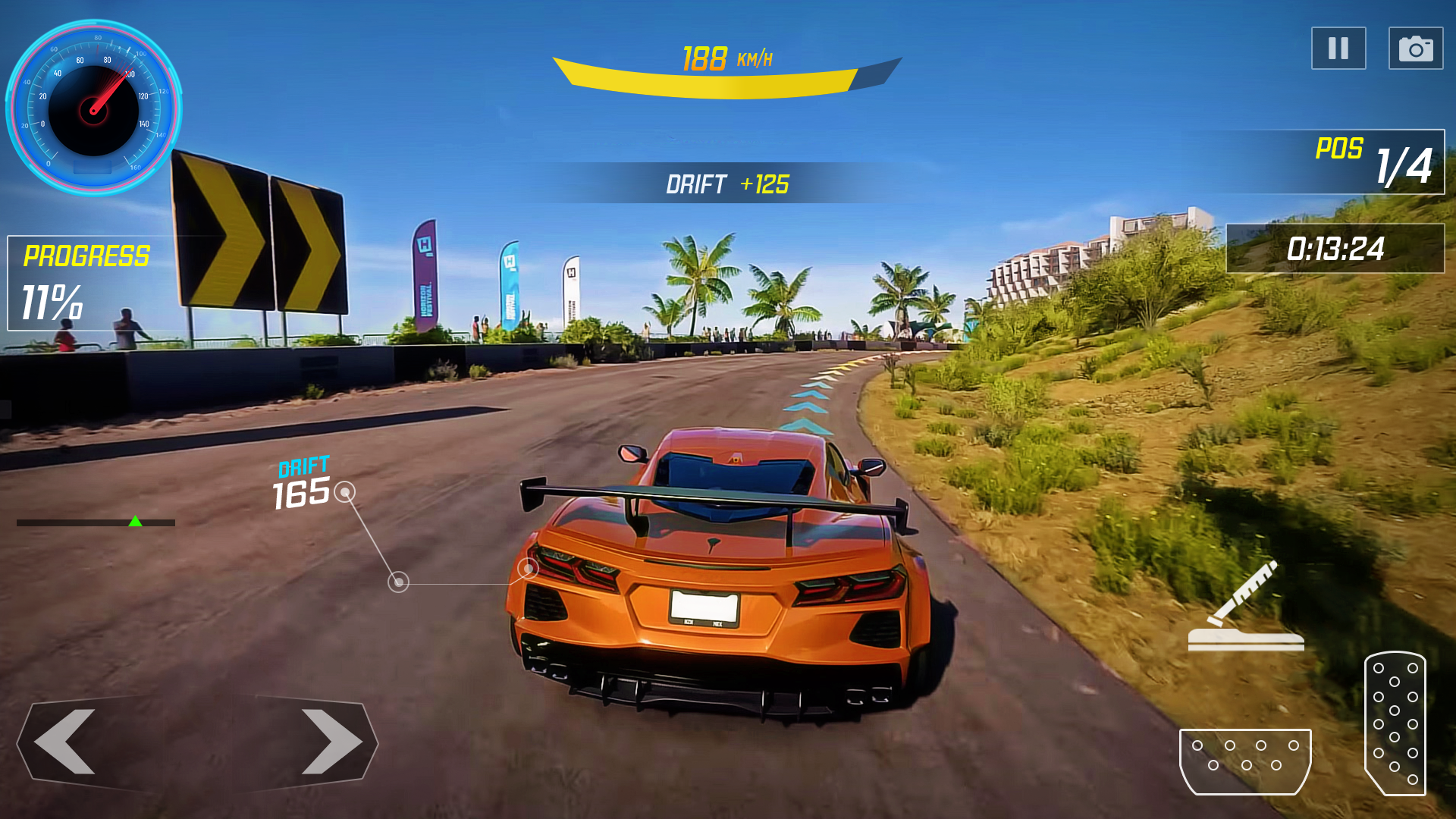Pause the race
This screenshot has height=819, width=1456.
click(1338, 48)
